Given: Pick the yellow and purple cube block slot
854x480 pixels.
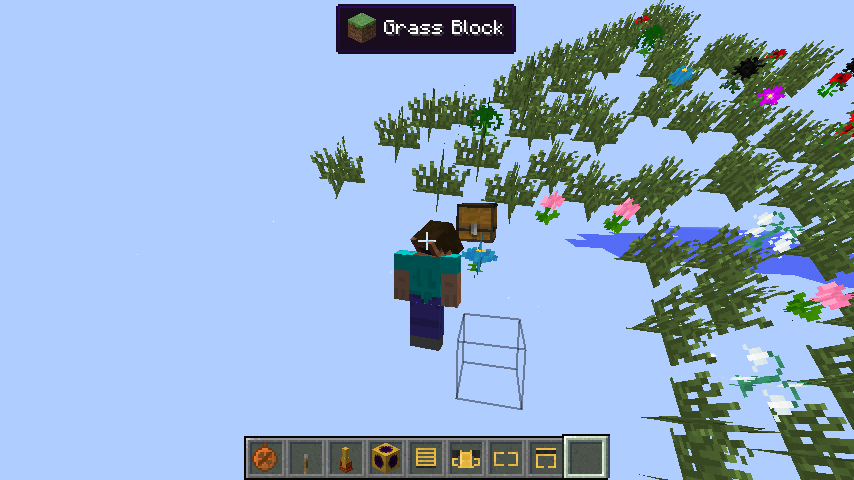Looking at the screenshot, I should (x=385, y=459).
